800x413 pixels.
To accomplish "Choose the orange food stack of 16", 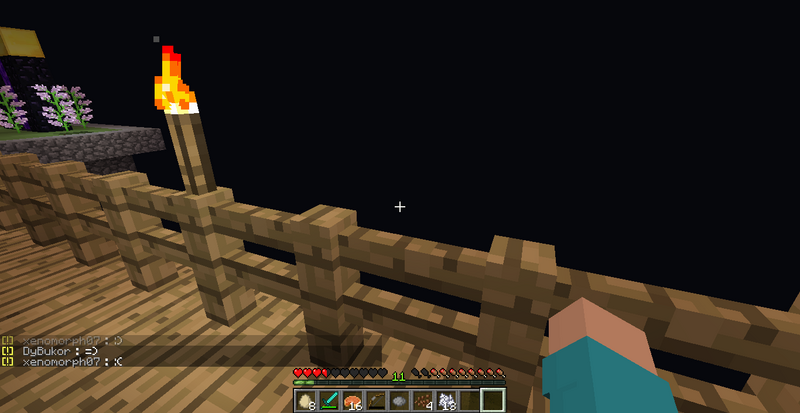I will pos(352,401).
